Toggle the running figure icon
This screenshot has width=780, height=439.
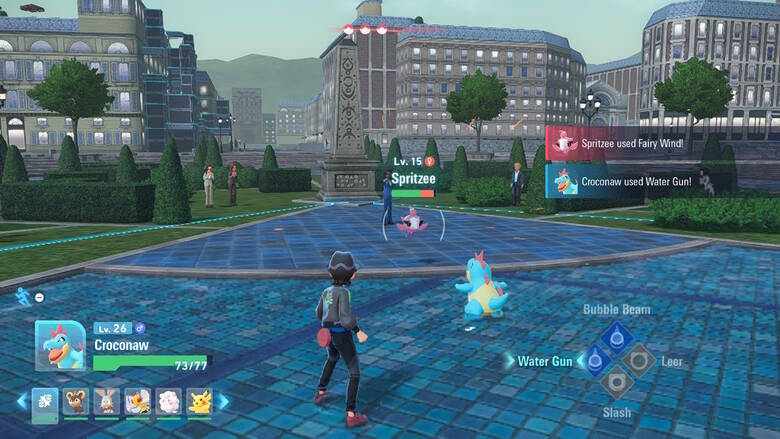[x=23, y=296]
